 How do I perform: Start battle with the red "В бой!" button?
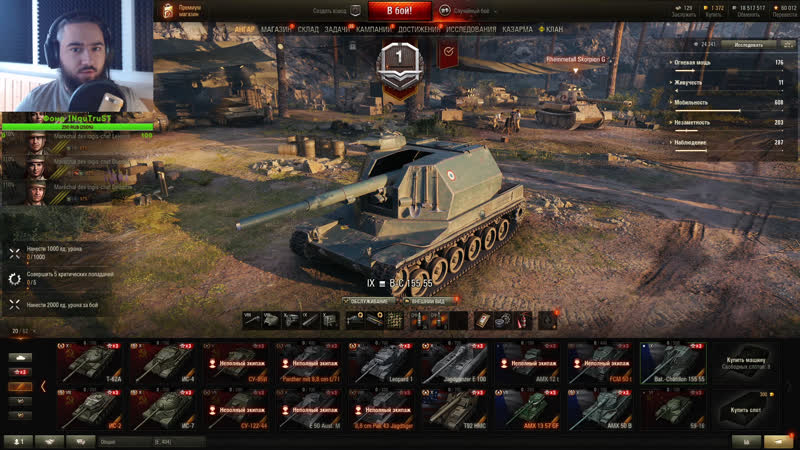pos(400,11)
